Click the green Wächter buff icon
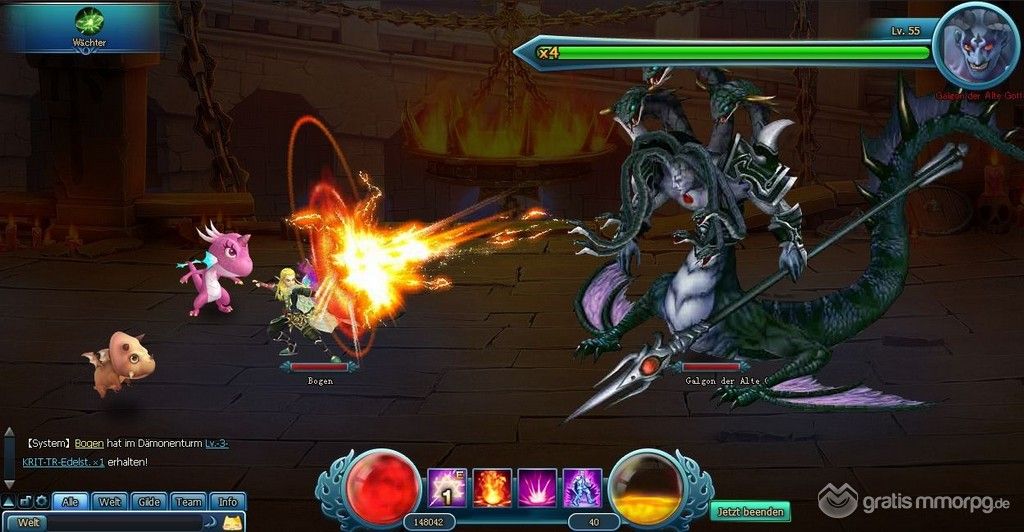This screenshot has height=532, width=1024. tap(89, 21)
